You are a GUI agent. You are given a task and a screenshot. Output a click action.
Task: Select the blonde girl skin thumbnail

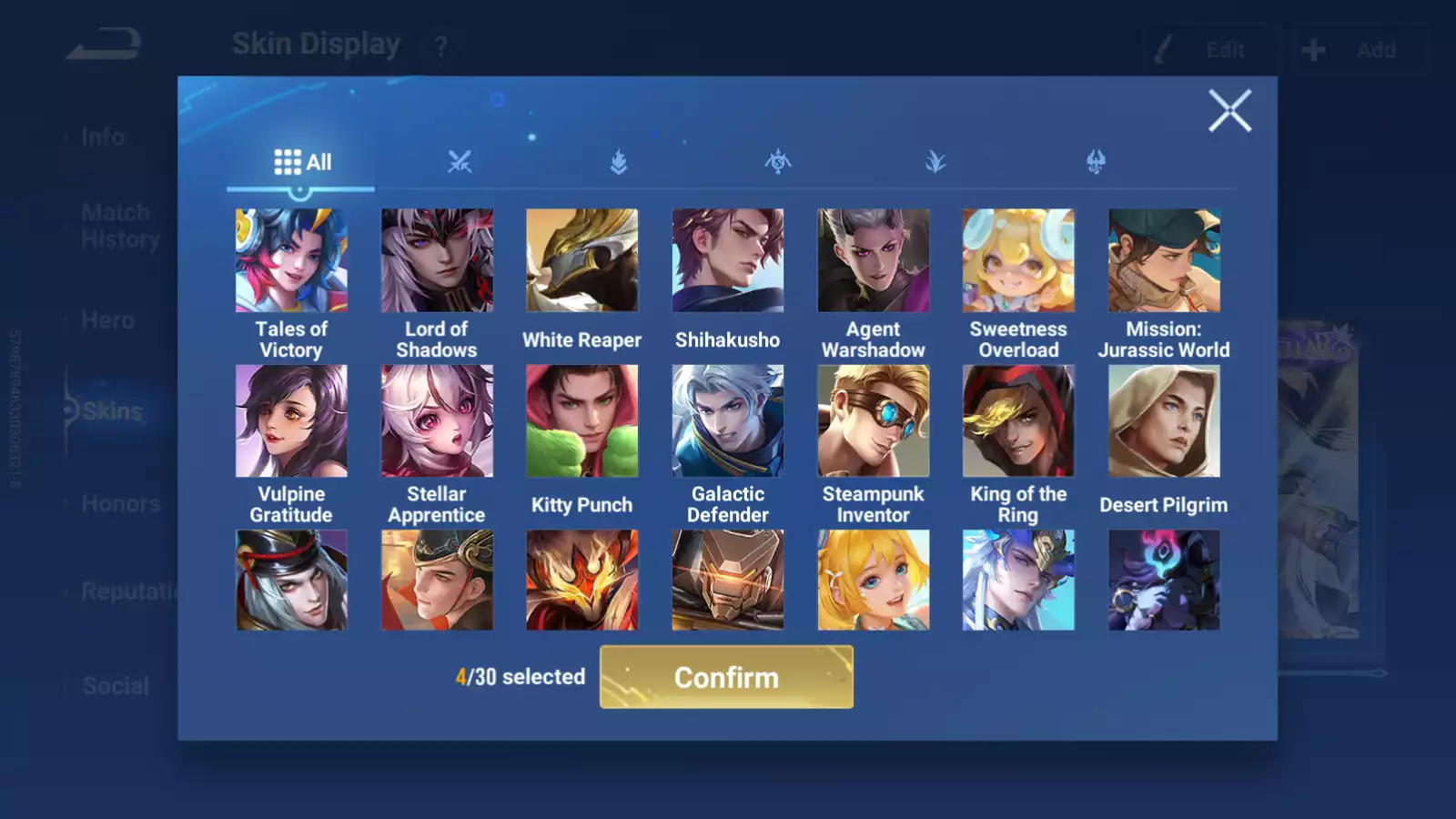pos(874,581)
